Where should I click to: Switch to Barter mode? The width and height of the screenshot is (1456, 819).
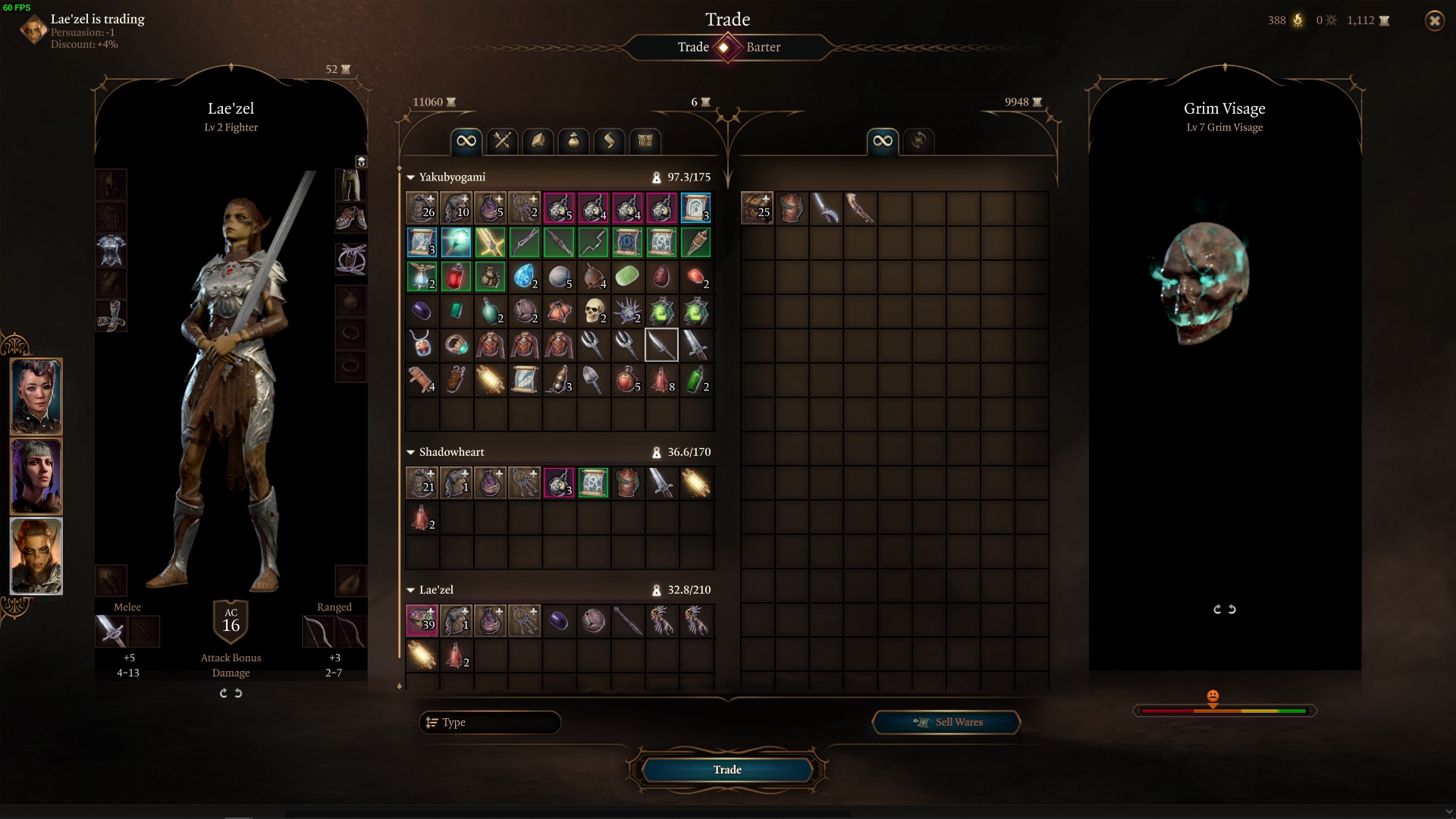coord(763,47)
